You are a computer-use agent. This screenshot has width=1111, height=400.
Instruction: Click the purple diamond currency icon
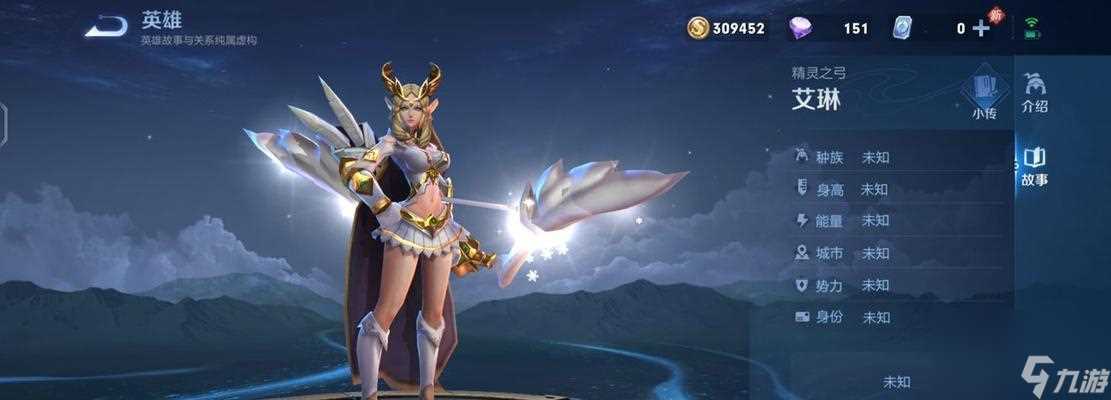point(801,28)
